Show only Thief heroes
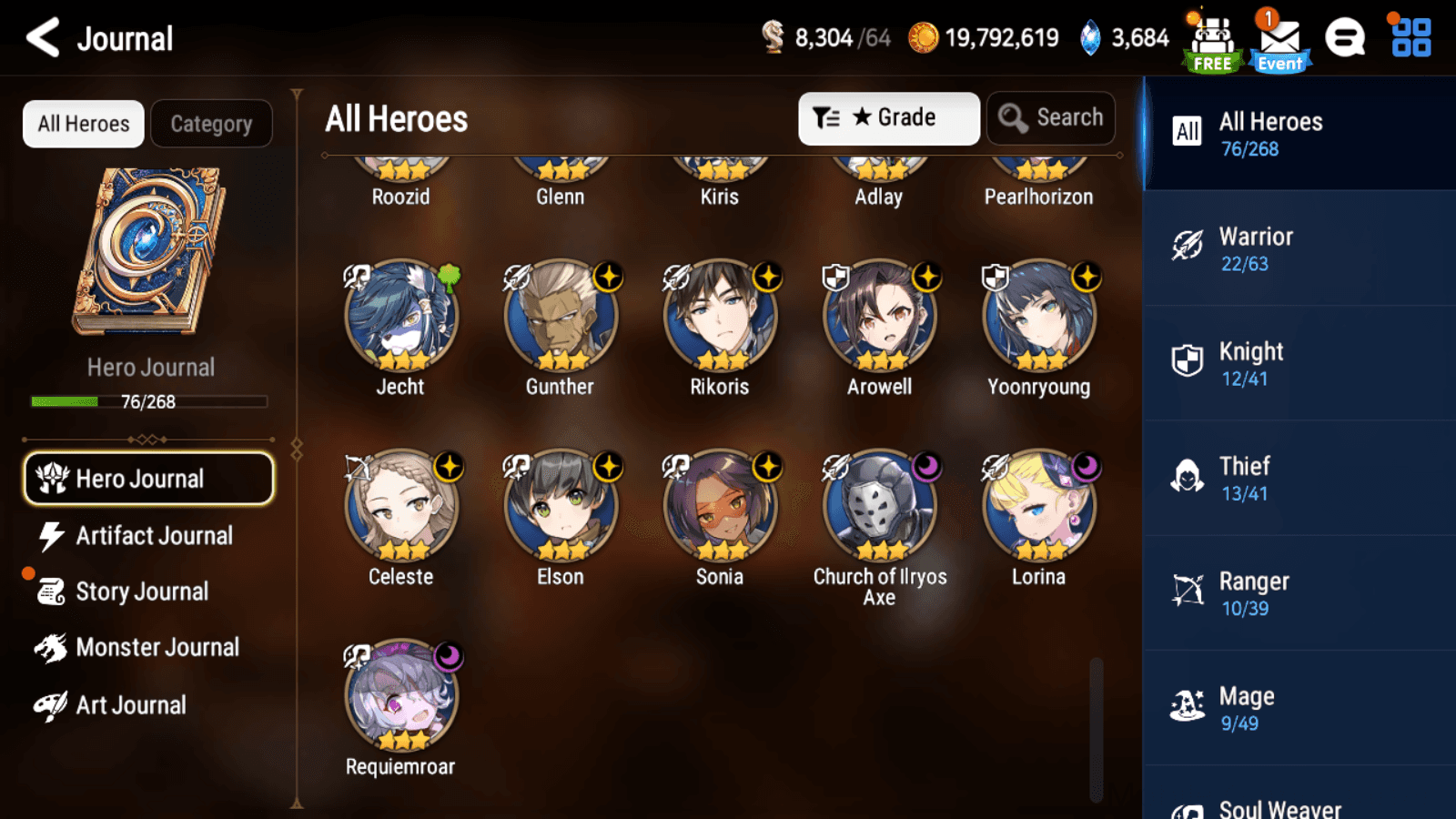 1299,478
